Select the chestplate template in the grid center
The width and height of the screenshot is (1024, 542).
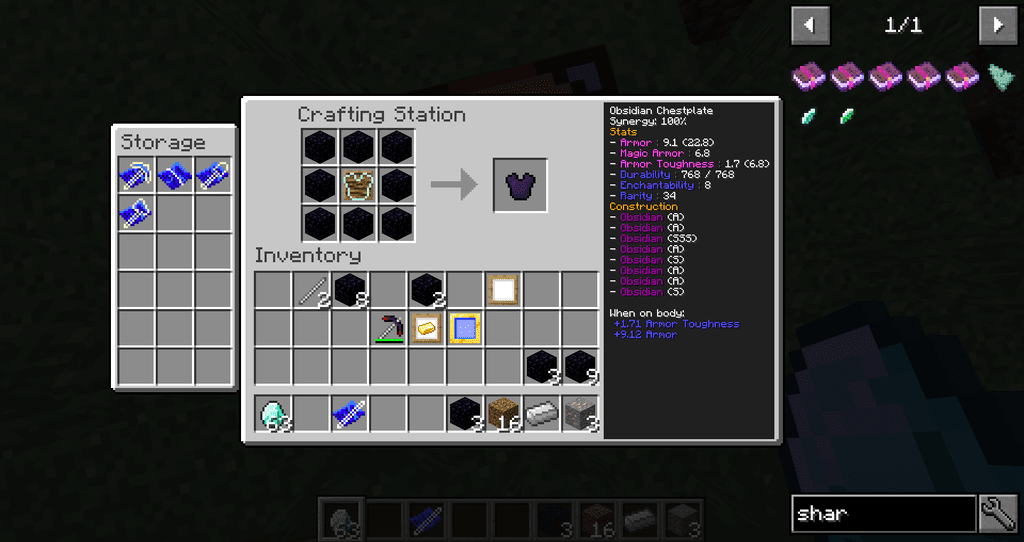click(359, 185)
